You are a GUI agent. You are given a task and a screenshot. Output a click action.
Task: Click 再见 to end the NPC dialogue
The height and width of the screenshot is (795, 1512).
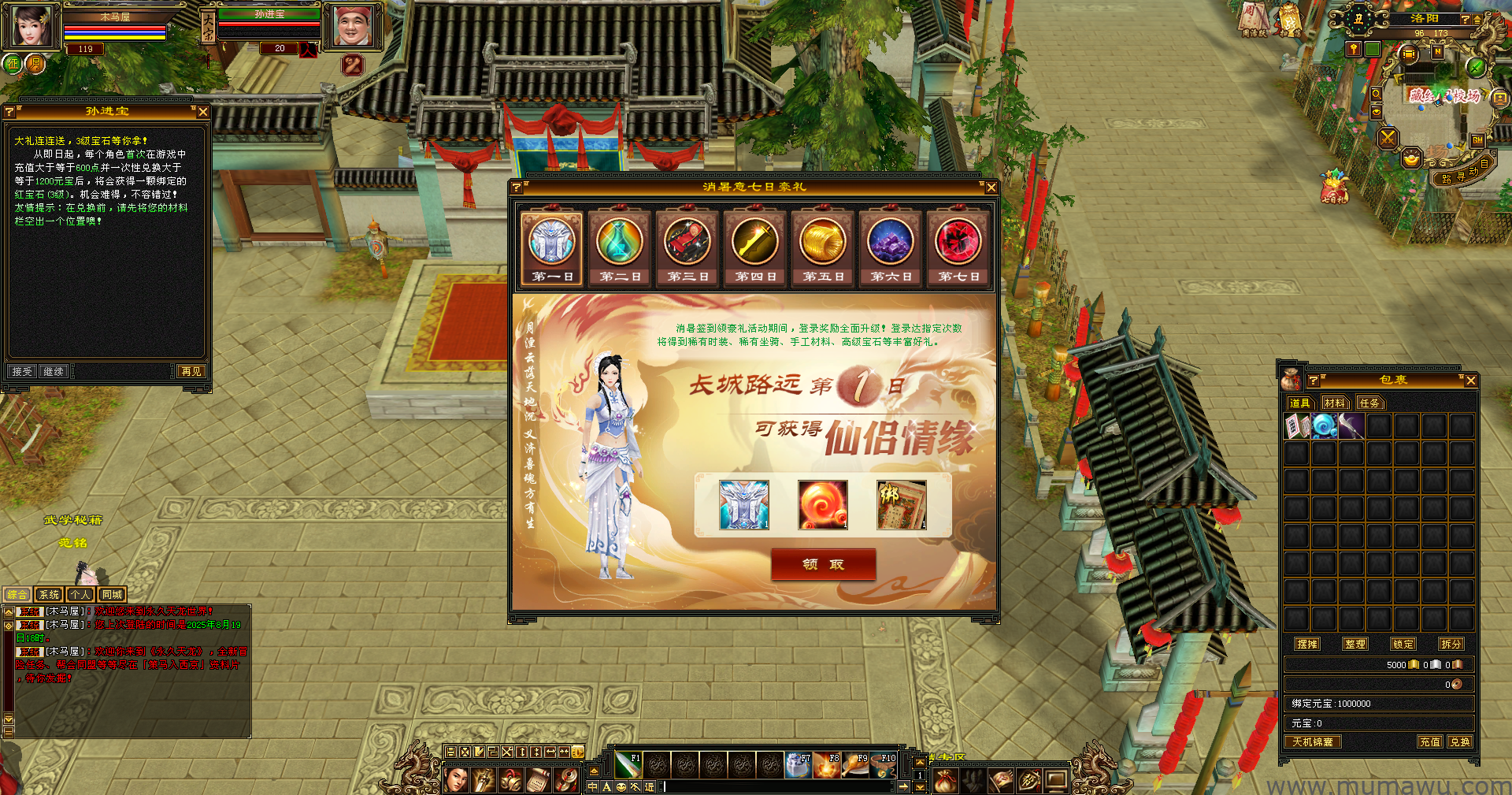pos(191,371)
